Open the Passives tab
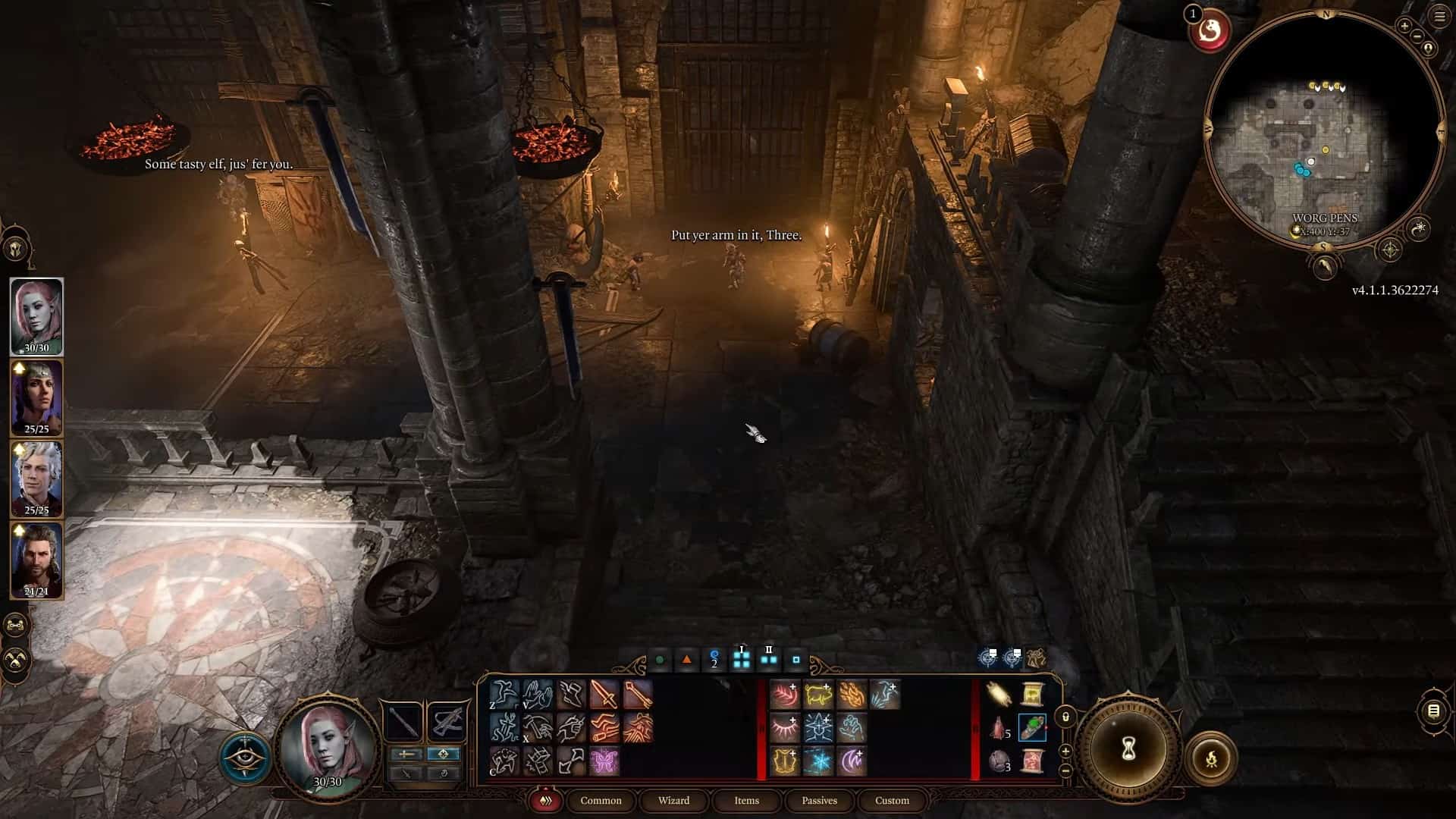Viewport: 1456px width, 819px height. [819, 801]
